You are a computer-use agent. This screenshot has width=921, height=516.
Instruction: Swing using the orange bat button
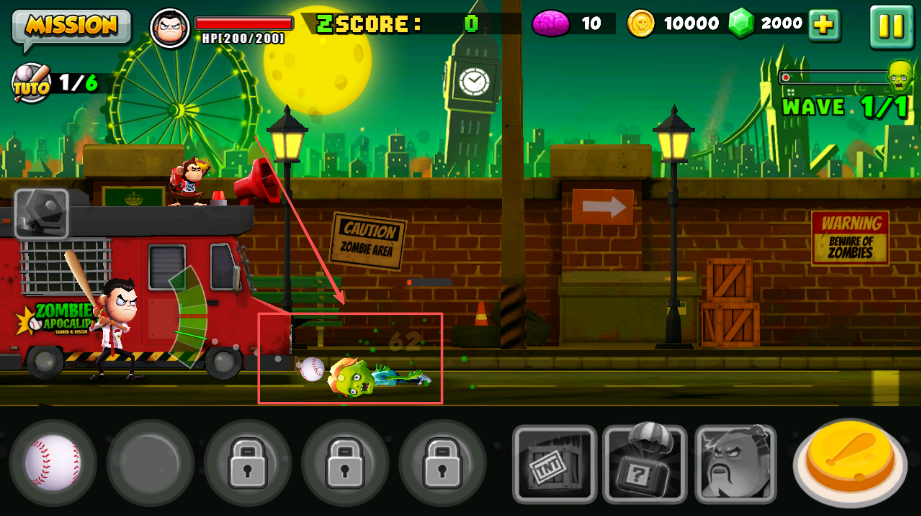pyautogui.click(x=851, y=463)
